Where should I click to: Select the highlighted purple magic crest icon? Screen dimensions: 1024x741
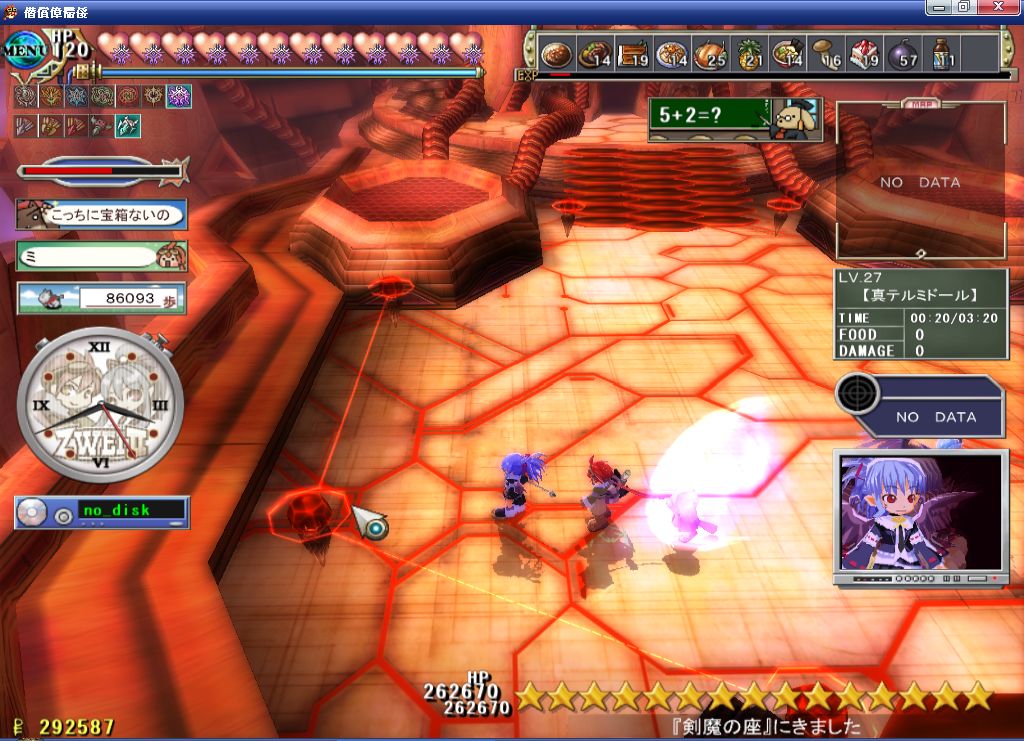(179, 96)
